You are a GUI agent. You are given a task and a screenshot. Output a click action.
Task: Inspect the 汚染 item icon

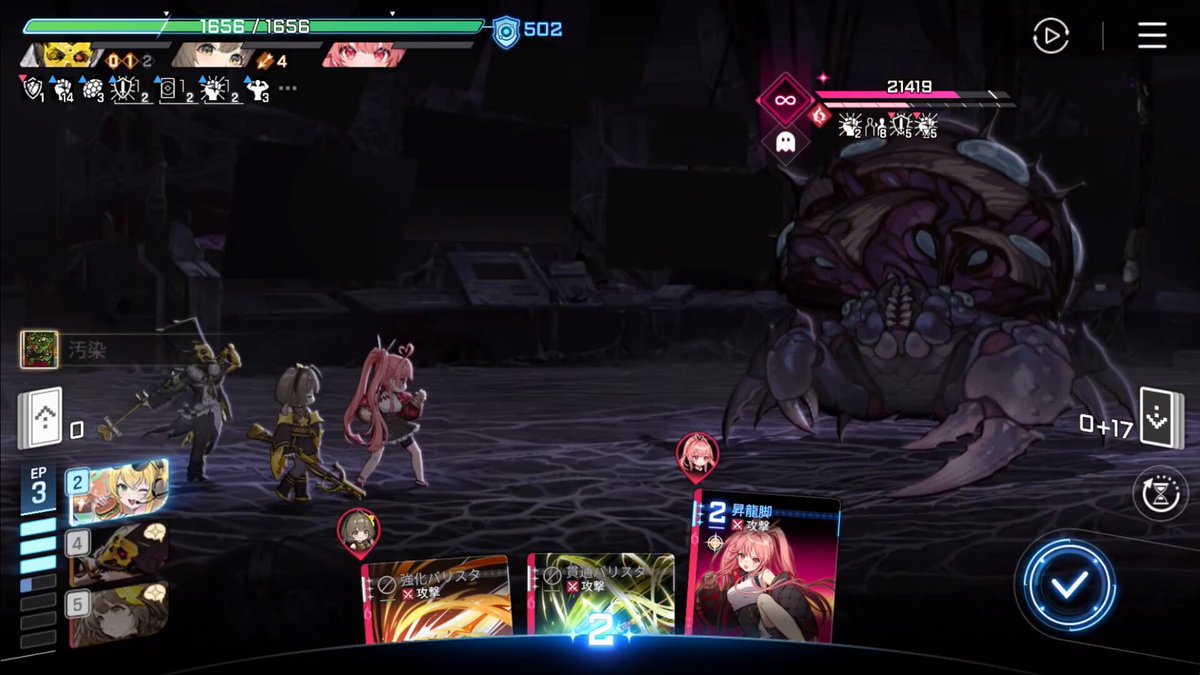click(39, 350)
